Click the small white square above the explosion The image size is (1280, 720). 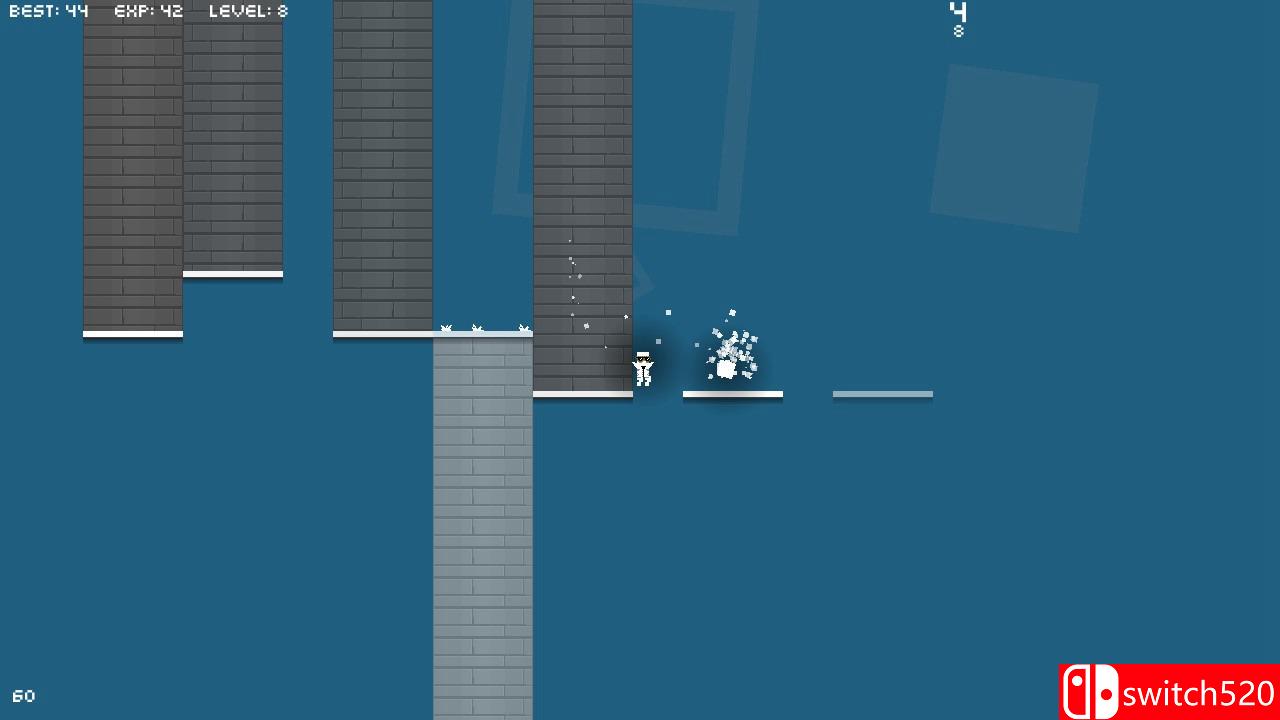tap(667, 313)
